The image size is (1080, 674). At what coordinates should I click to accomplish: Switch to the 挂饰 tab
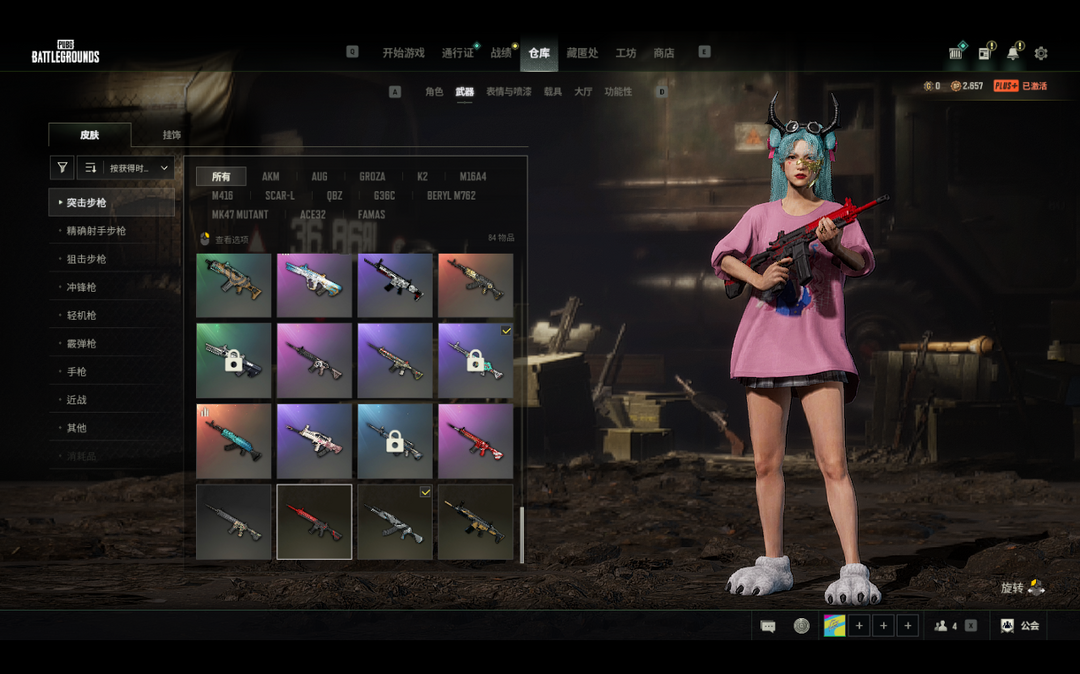point(172,135)
